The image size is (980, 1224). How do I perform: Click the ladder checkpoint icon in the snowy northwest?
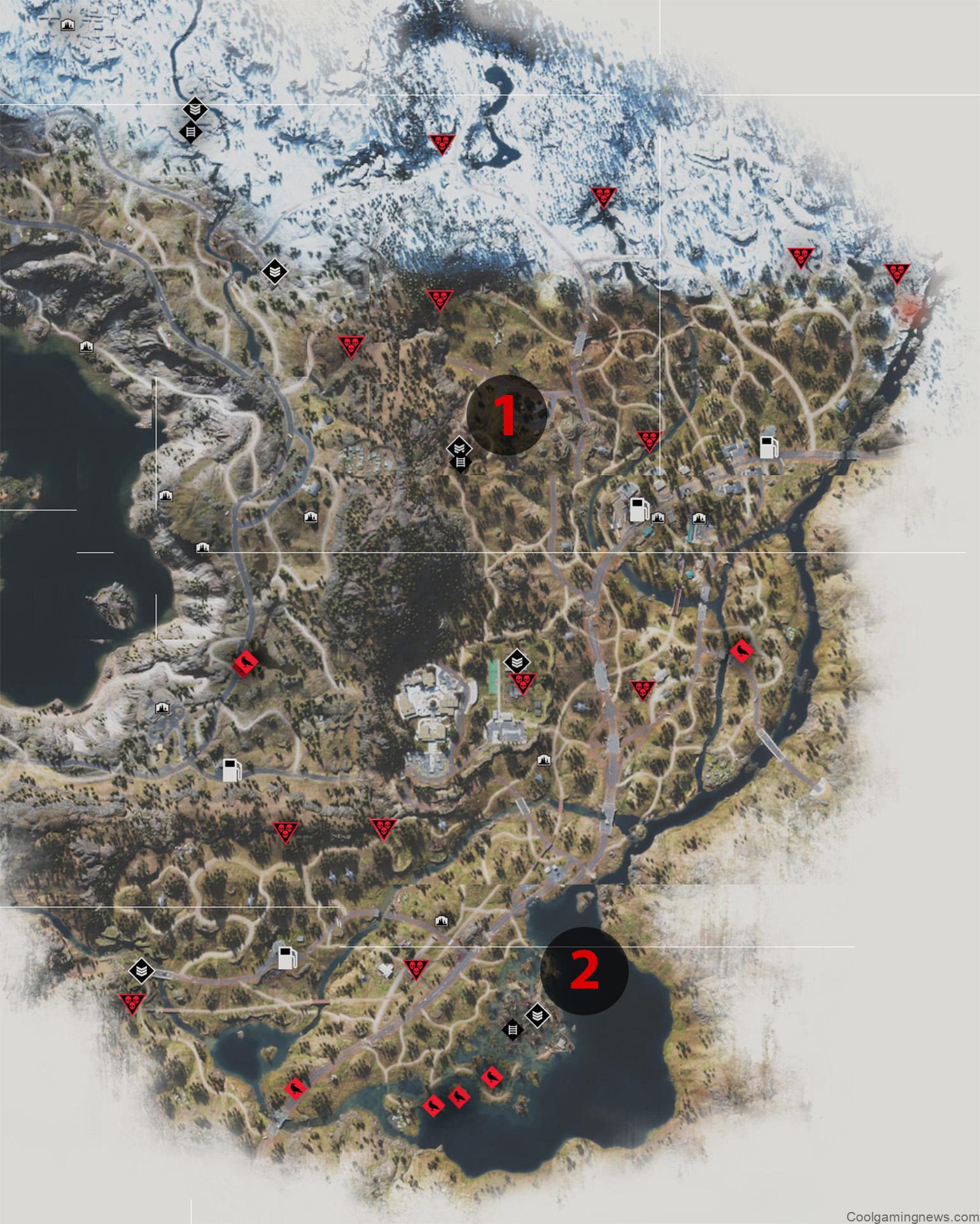click(x=191, y=134)
